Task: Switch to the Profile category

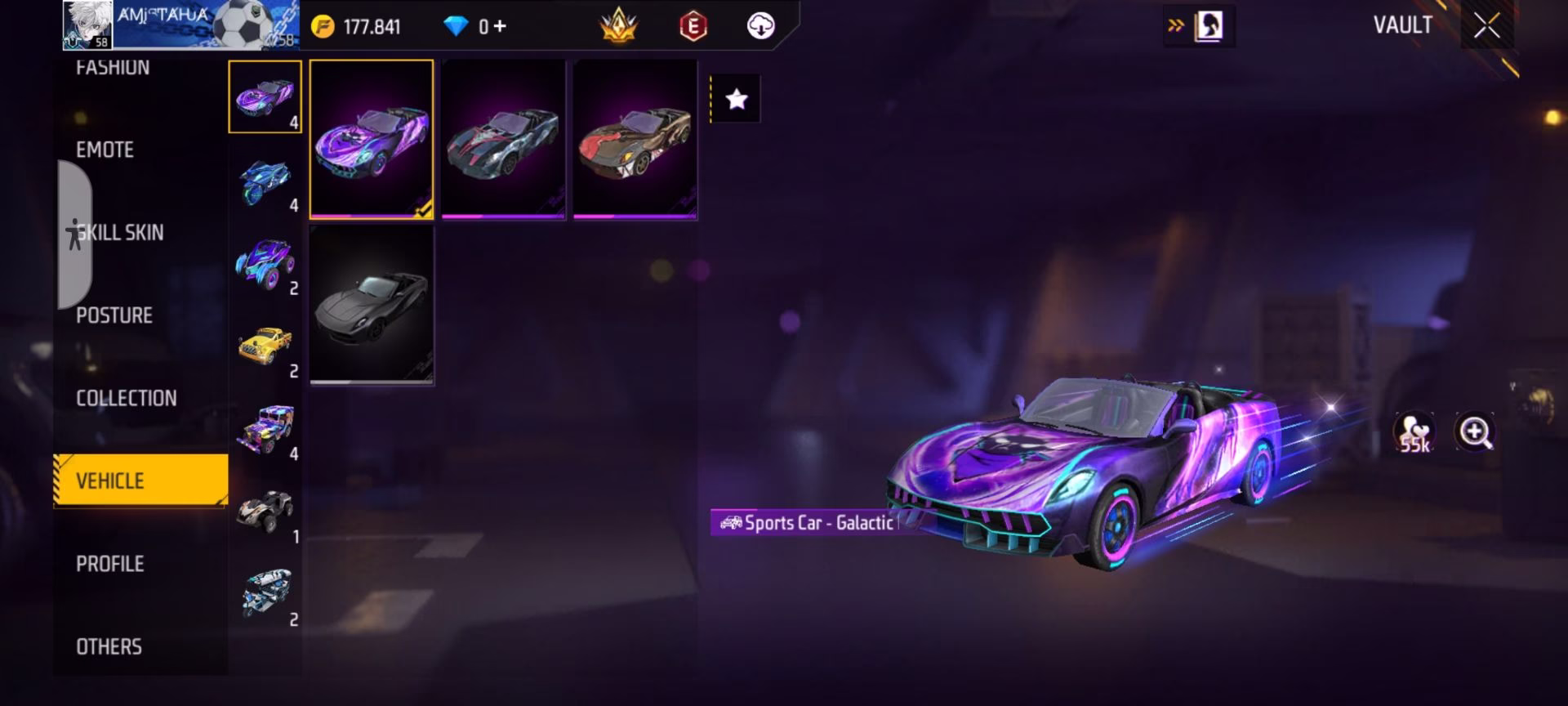Action: (110, 564)
